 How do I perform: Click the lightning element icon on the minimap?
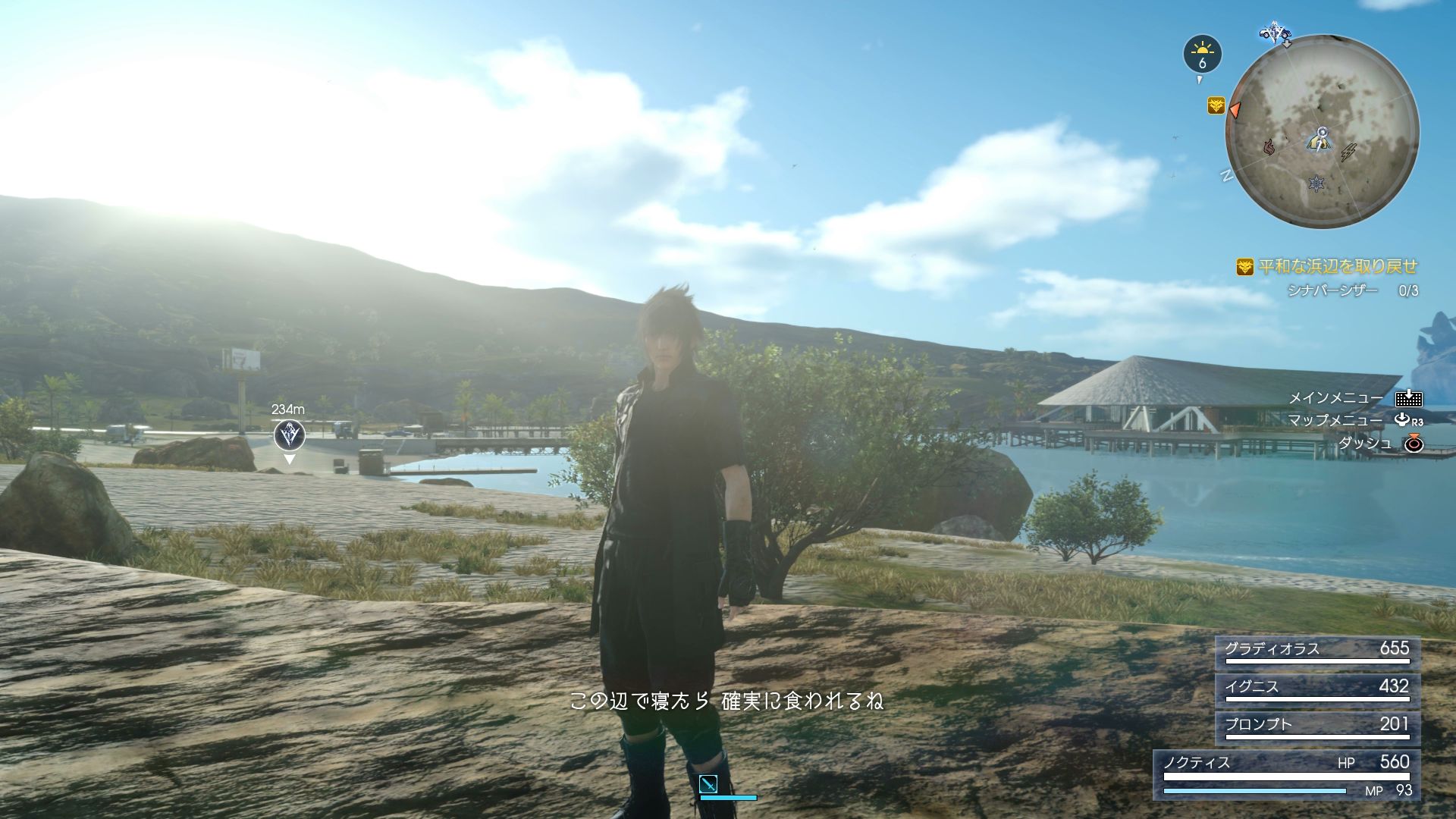point(1348,152)
